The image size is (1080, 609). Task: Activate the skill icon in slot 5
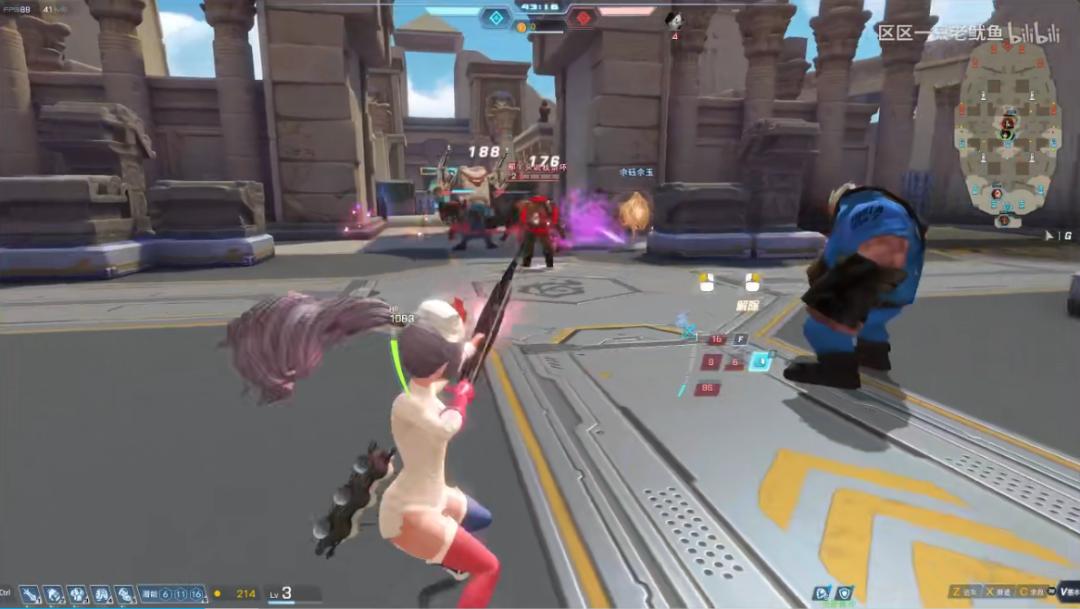click(124, 594)
